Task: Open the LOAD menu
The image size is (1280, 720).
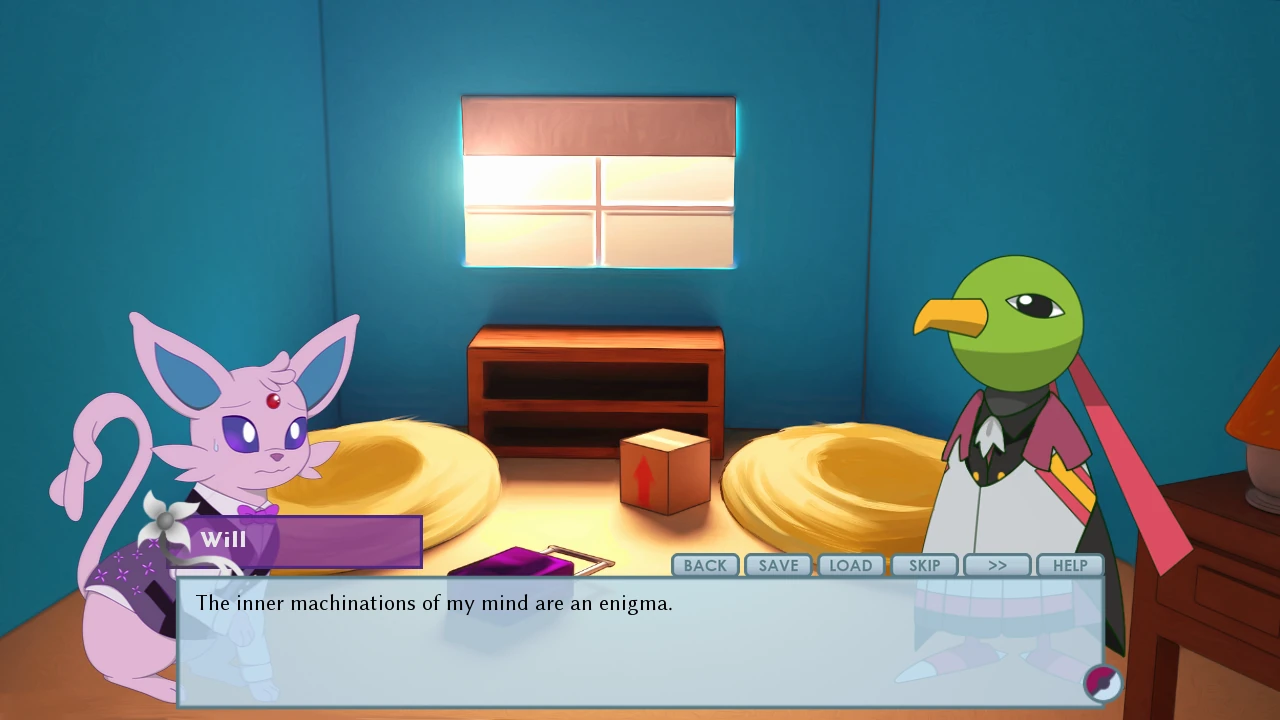Action: [x=851, y=565]
